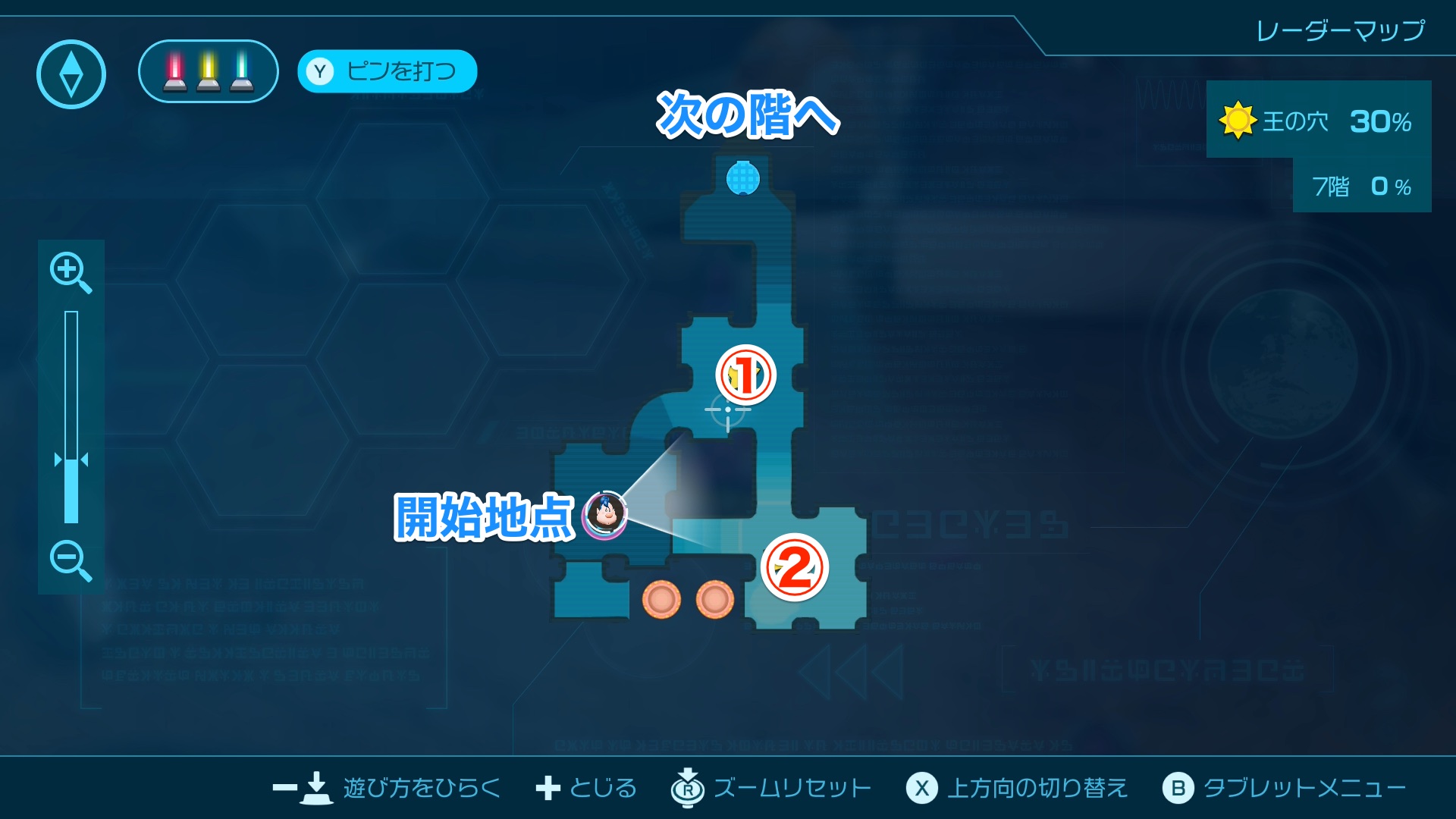Screen dimensions: 1456x819
Task: Select the yellow beacon pin
Action: pyautogui.click(x=207, y=72)
